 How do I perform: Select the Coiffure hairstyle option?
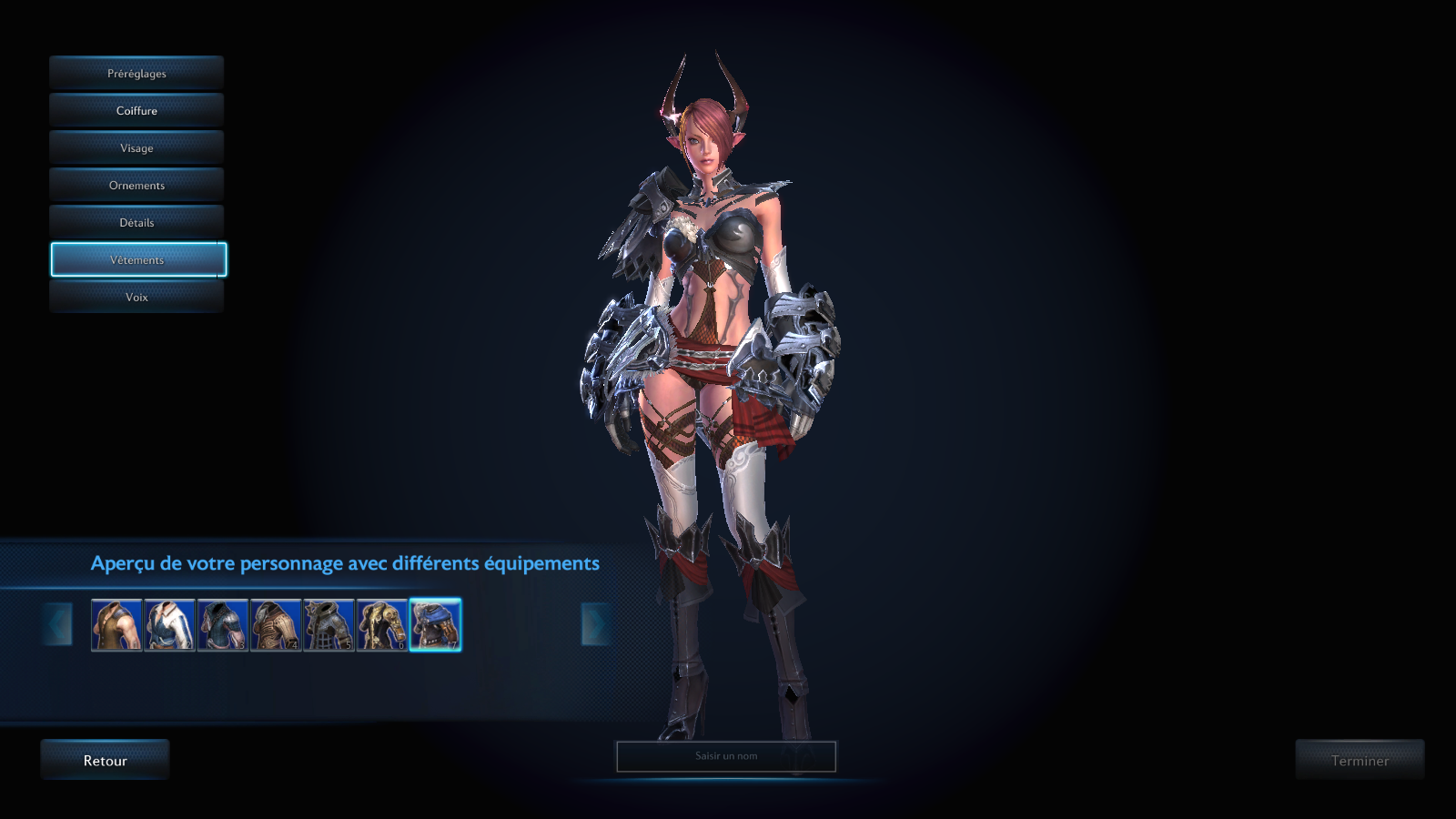click(136, 111)
